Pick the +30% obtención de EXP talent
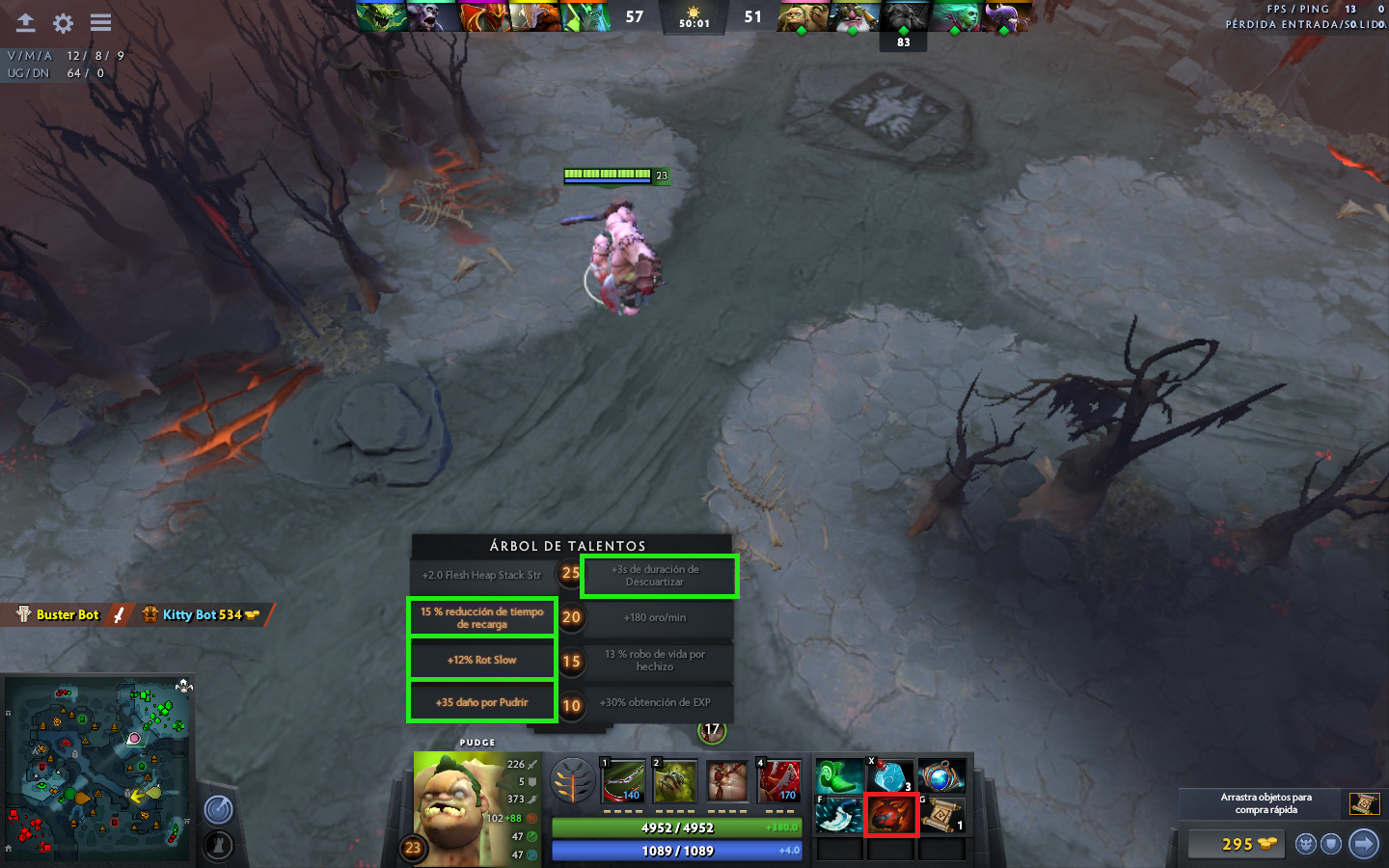The width and height of the screenshot is (1389, 868). pyautogui.click(x=656, y=702)
